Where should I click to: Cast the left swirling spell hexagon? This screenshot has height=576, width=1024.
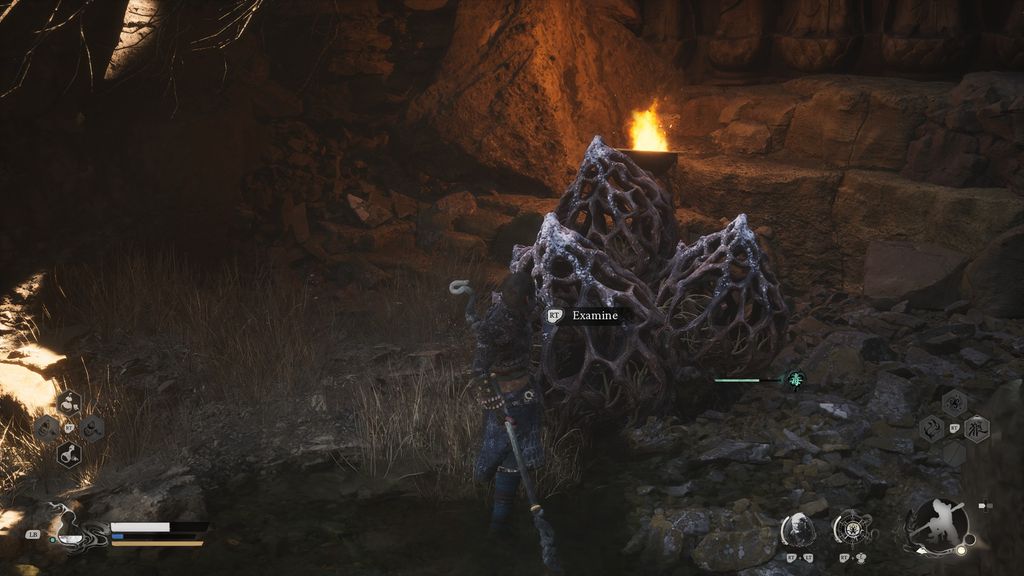(932, 430)
